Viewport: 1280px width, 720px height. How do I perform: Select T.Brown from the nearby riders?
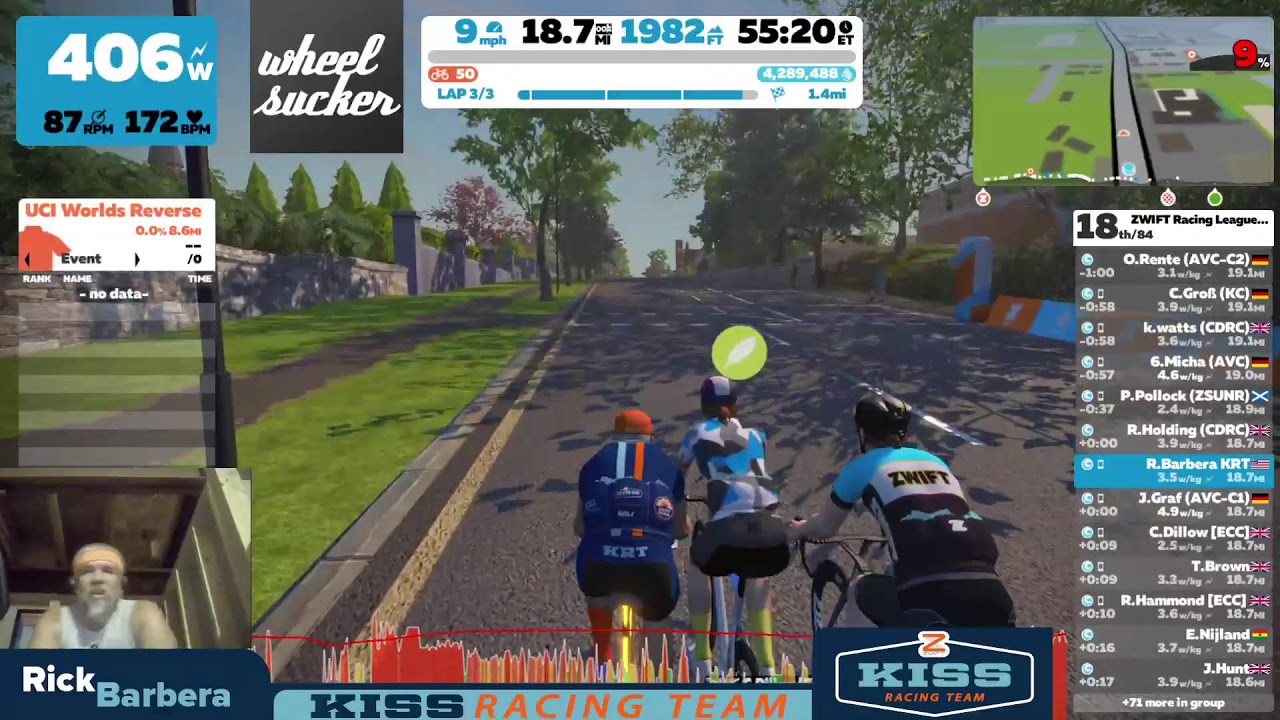pyautogui.click(x=1172, y=571)
